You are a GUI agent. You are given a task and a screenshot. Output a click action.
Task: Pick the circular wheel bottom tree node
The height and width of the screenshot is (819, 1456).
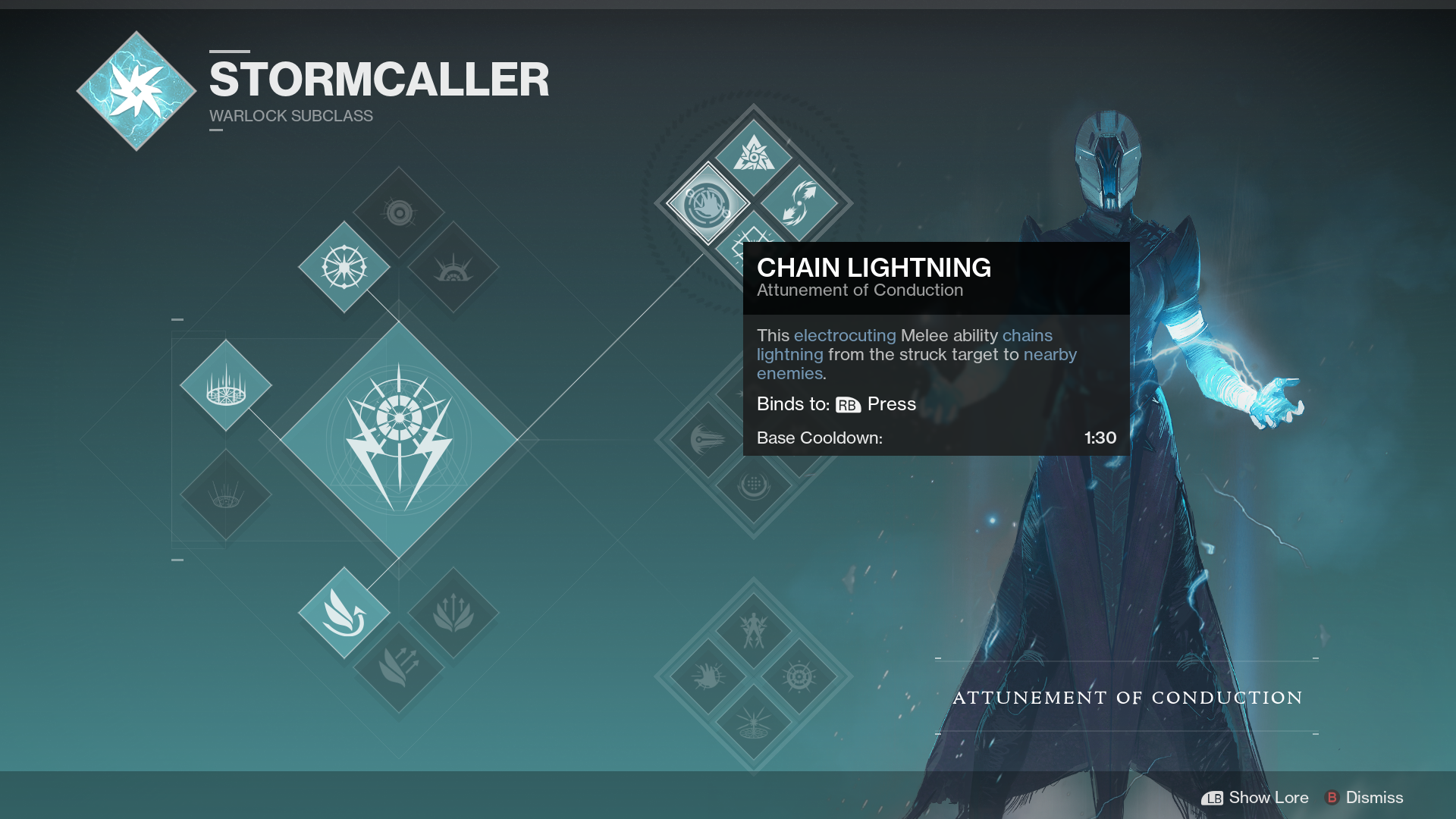(x=799, y=676)
